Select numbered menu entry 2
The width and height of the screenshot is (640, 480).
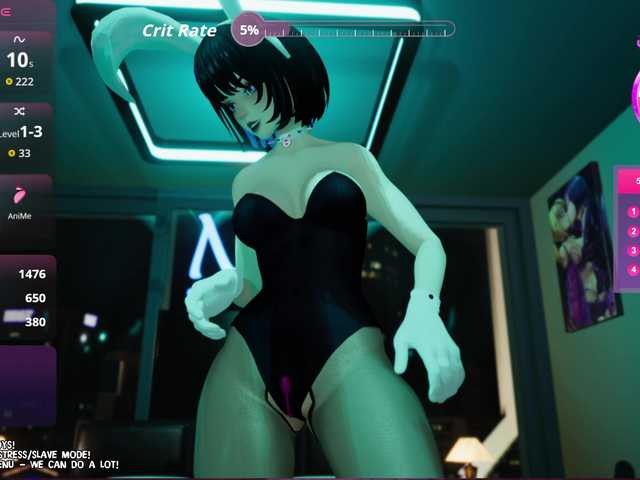pos(632,231)
